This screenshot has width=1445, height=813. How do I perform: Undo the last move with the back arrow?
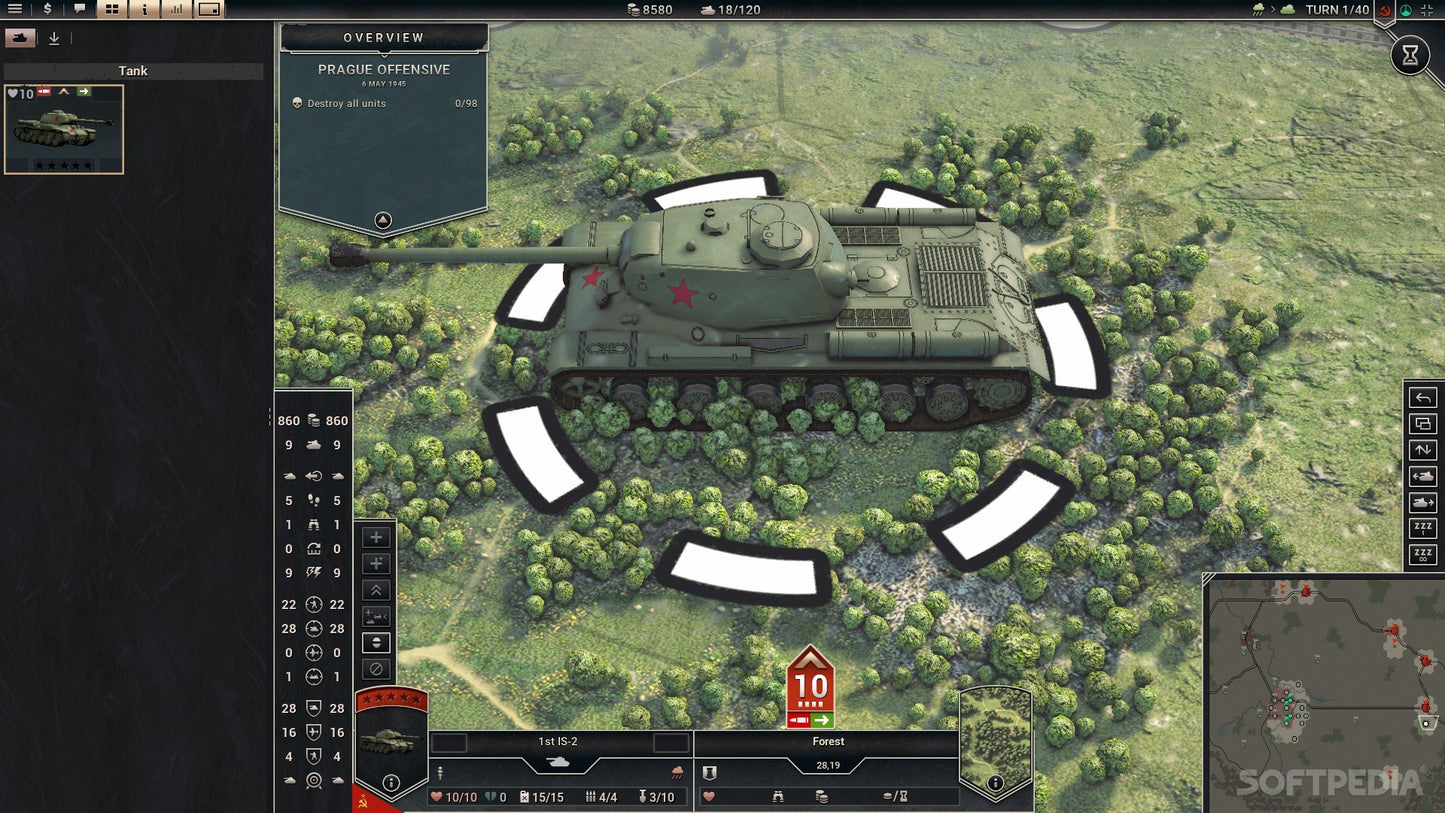(x=1422, y=397)
